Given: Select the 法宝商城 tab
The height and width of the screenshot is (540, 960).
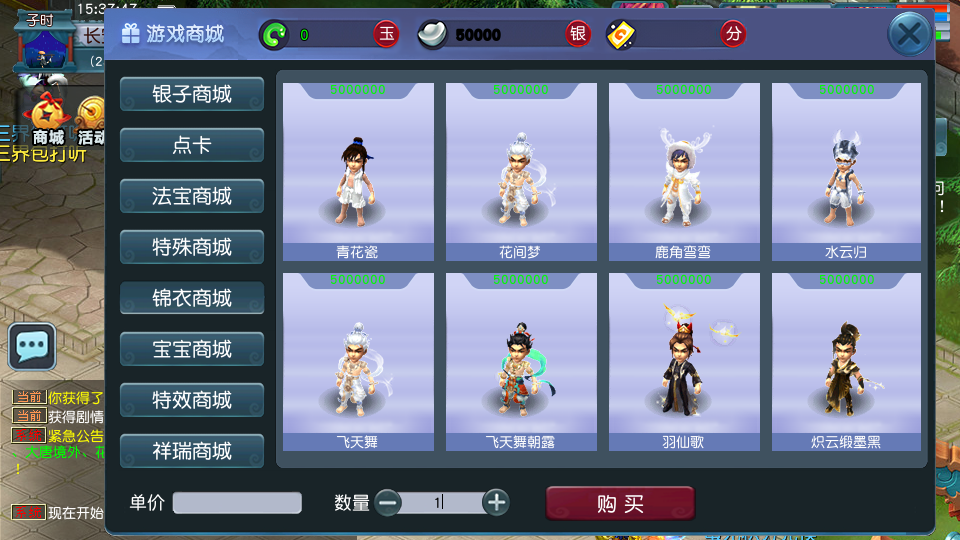Looking at the screenshot, I should click(192, 196).
